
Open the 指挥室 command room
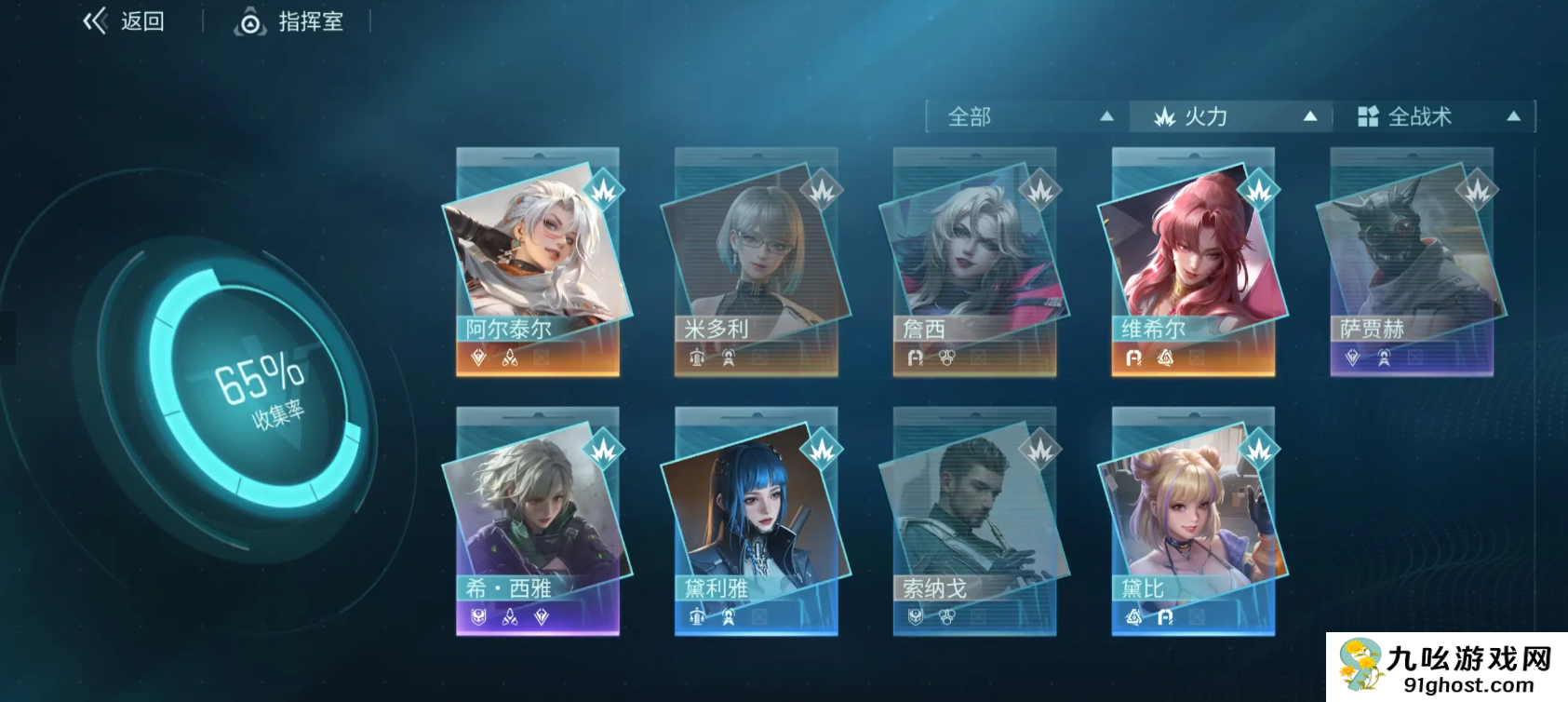coord(289,21)
